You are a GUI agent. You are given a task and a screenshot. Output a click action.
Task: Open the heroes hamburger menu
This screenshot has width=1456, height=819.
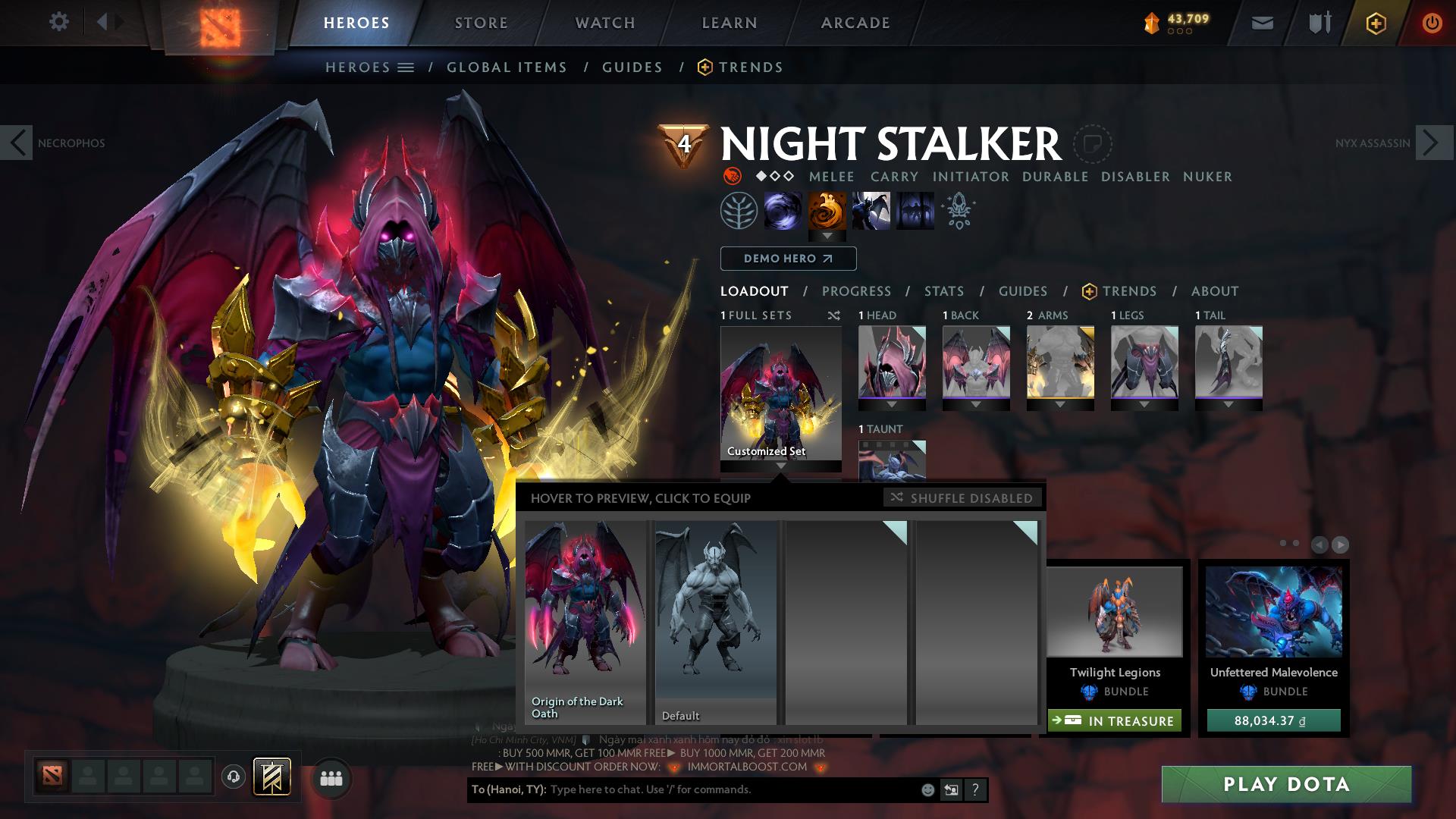(x=405, y=67)
